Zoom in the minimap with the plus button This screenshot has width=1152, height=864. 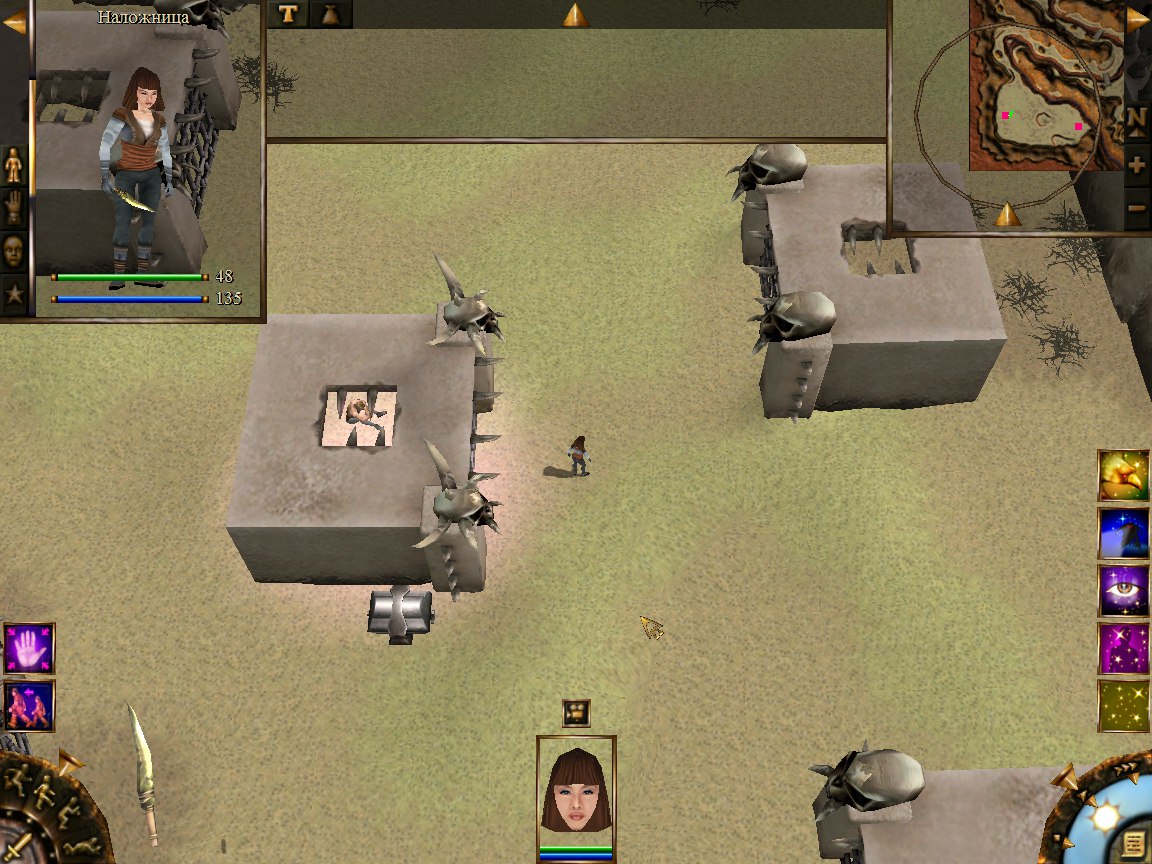(1136, 164)
